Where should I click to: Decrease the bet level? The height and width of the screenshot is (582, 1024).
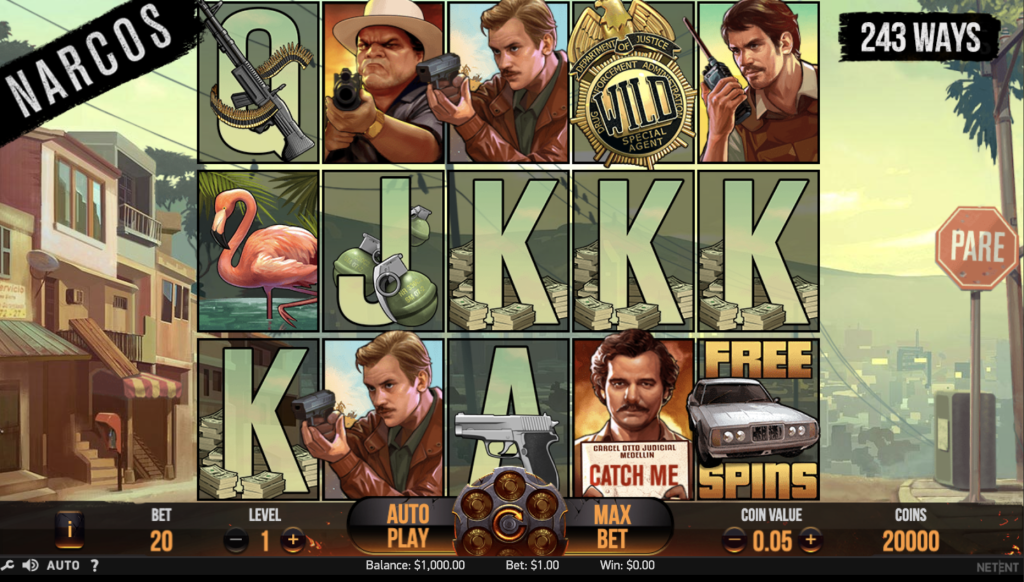[x=236, y=541]
